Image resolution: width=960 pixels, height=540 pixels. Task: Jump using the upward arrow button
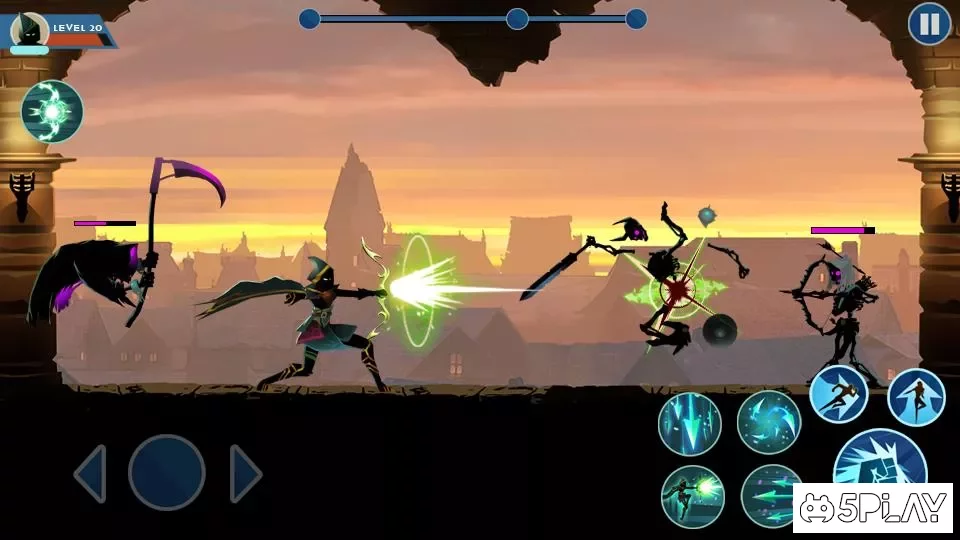[x=916, y=397]
